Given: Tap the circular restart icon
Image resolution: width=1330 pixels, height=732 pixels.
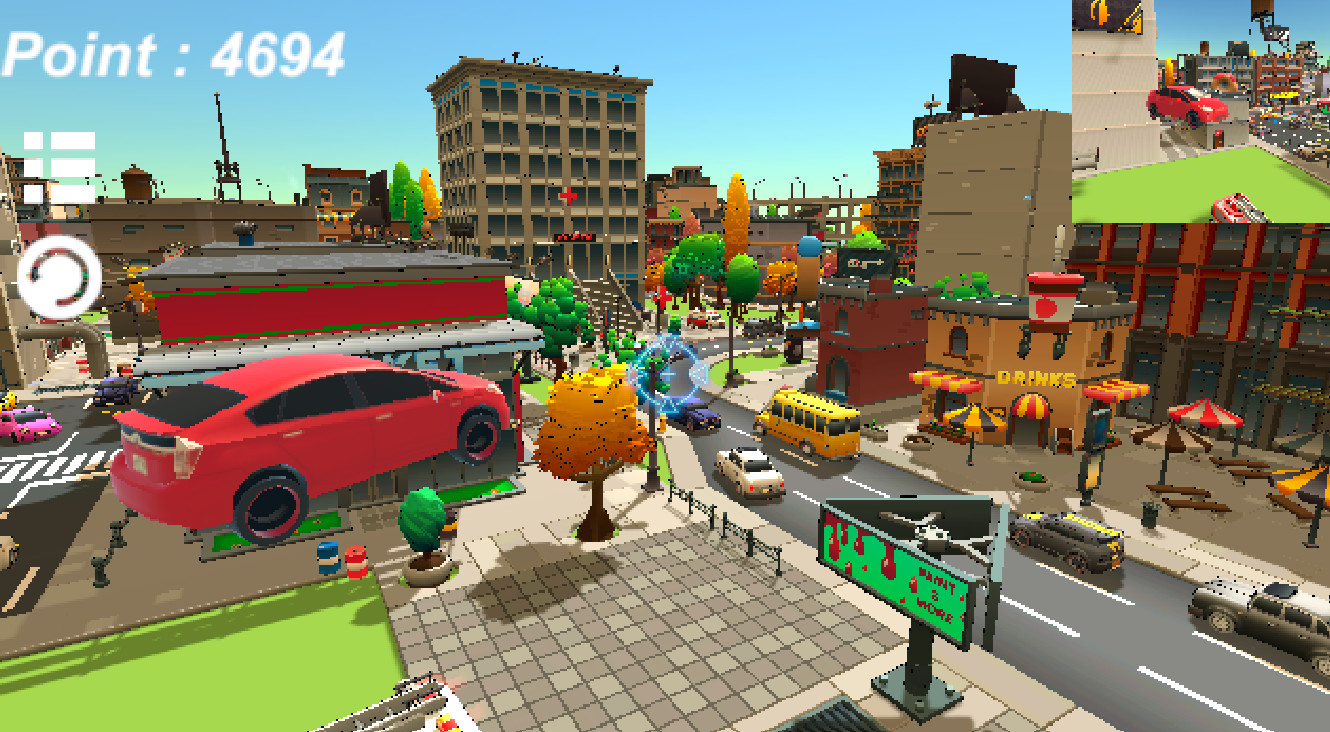Looking at the screenshot, I should pyautogui.click(x=58, y=272).
